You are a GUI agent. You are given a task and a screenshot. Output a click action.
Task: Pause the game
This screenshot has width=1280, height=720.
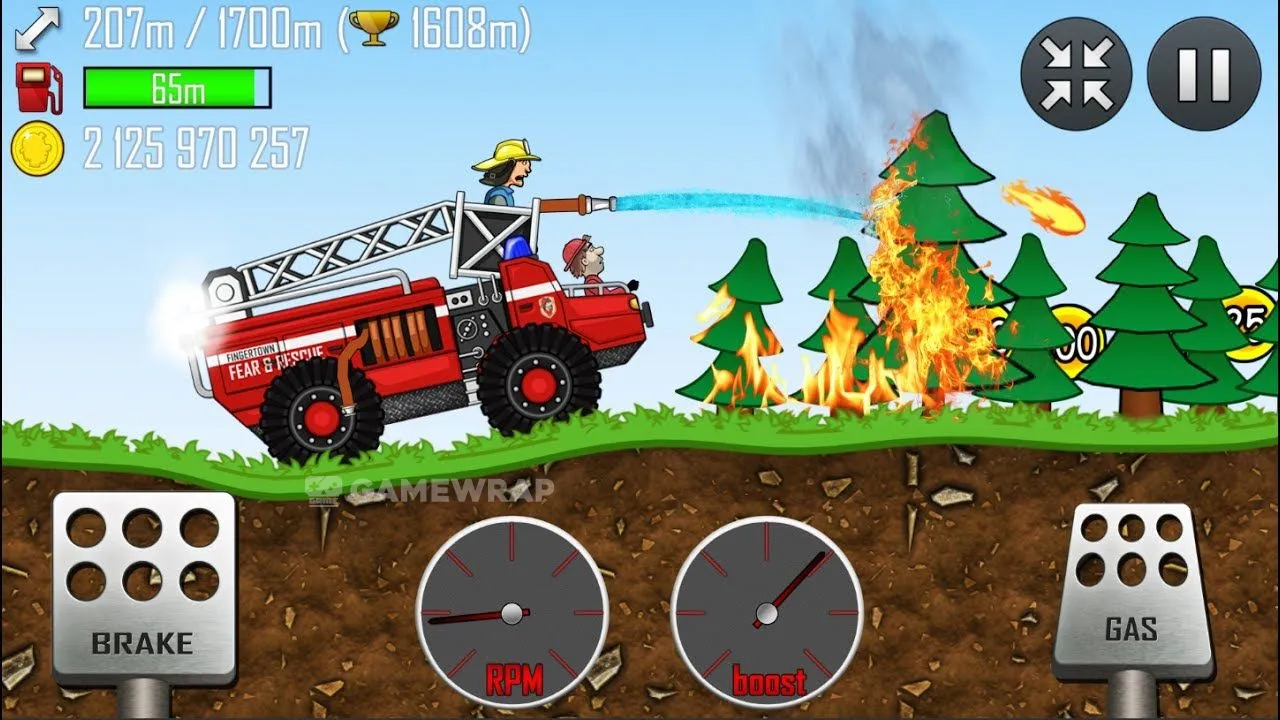[x=1203, y=74]
